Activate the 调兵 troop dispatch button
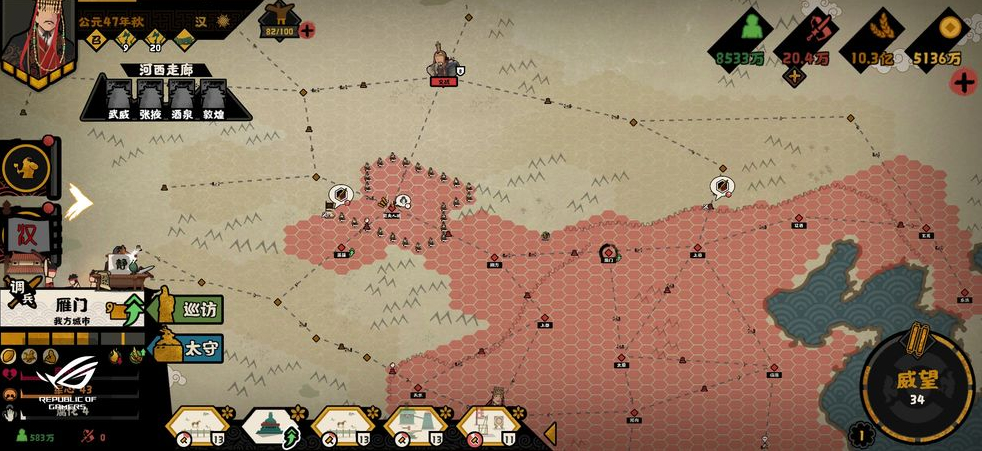 tap(21, 293)
